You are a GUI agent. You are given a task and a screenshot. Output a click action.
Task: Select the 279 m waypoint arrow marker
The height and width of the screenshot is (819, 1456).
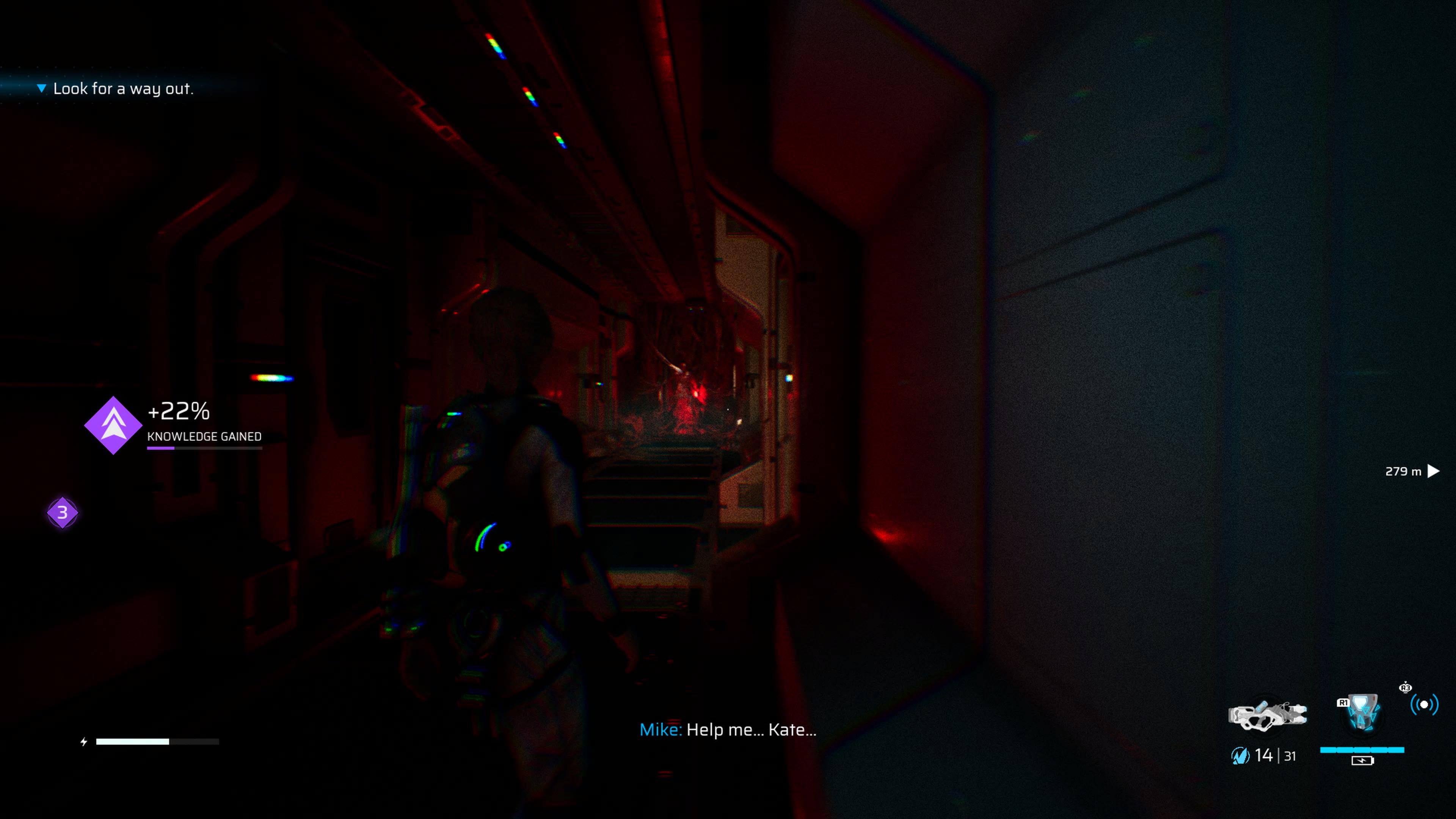point(1433,471)
